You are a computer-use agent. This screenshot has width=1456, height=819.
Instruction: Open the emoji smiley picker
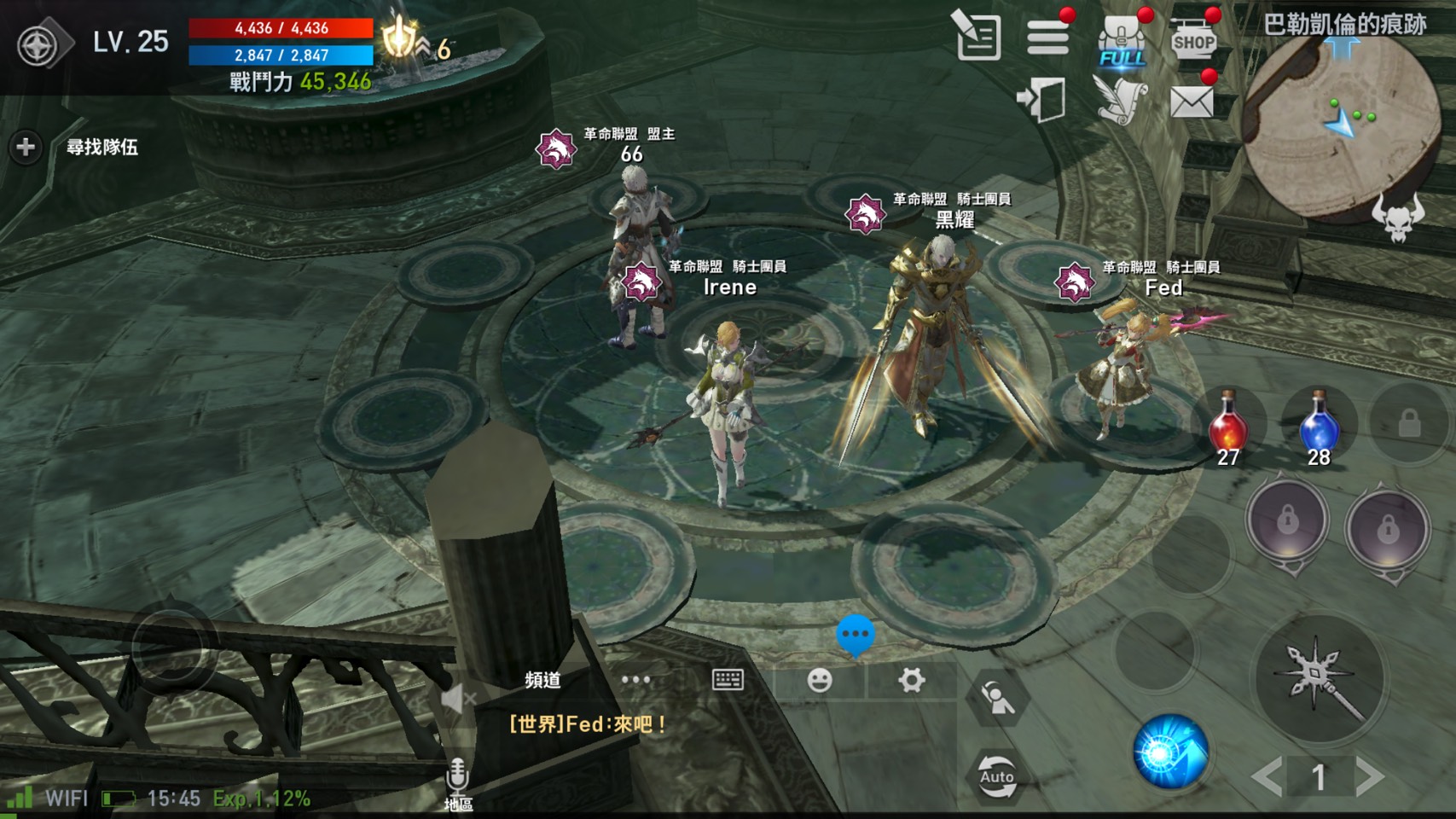pyautogui.click(x=820, y=680)
